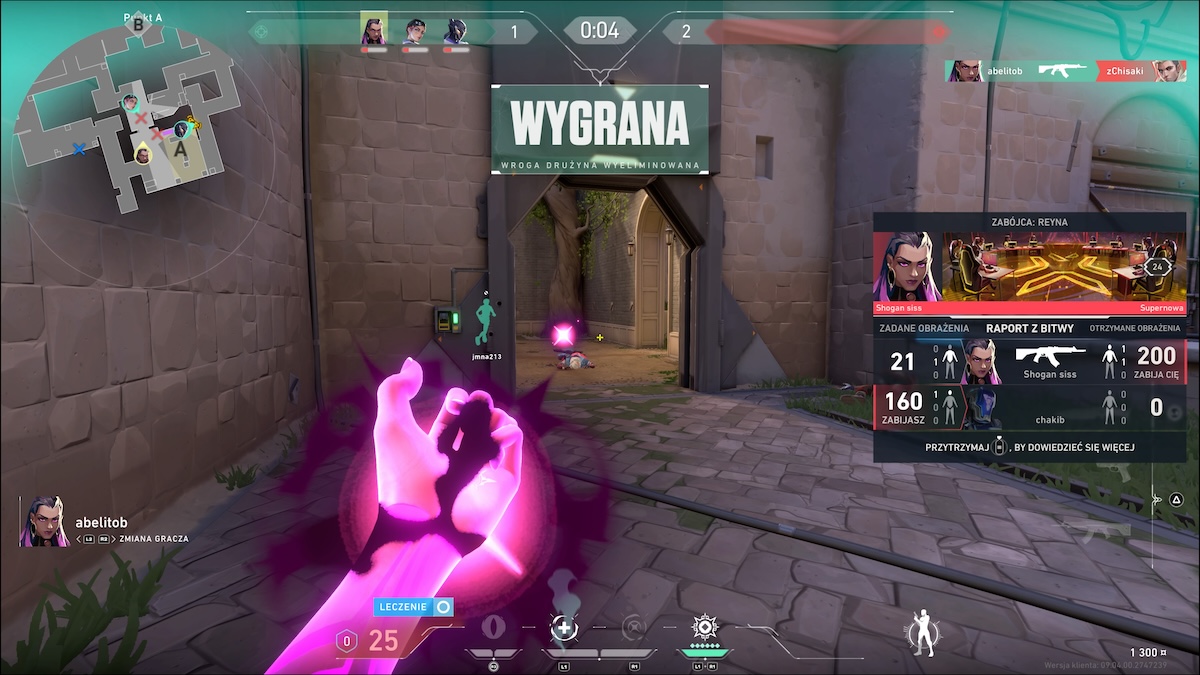The height and width of the screenshot is (675, 1200).
Task: Select the Shogan siss row in battle report
Action: [x=1030, y=361]
